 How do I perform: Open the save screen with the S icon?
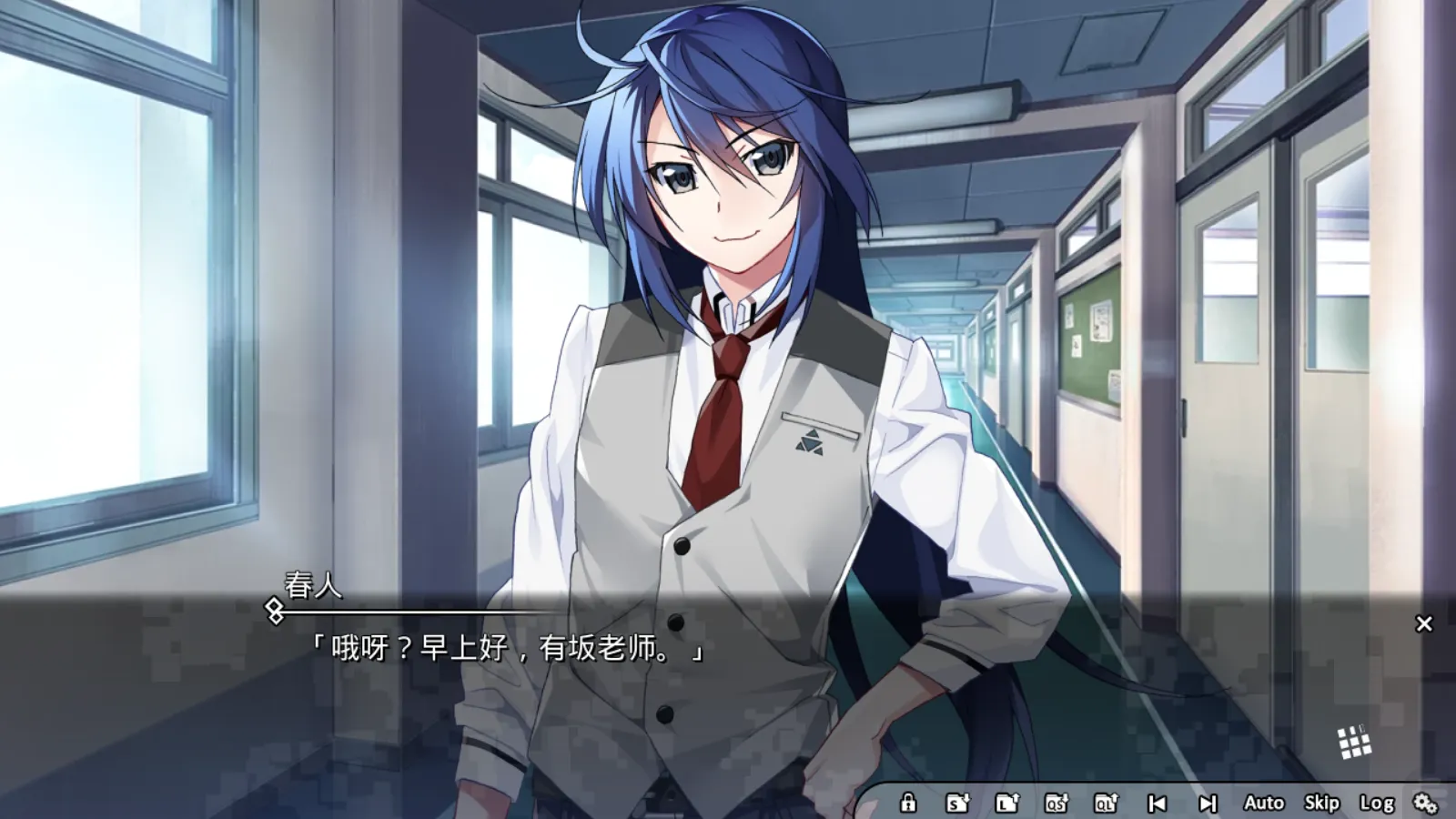(958, 804)
